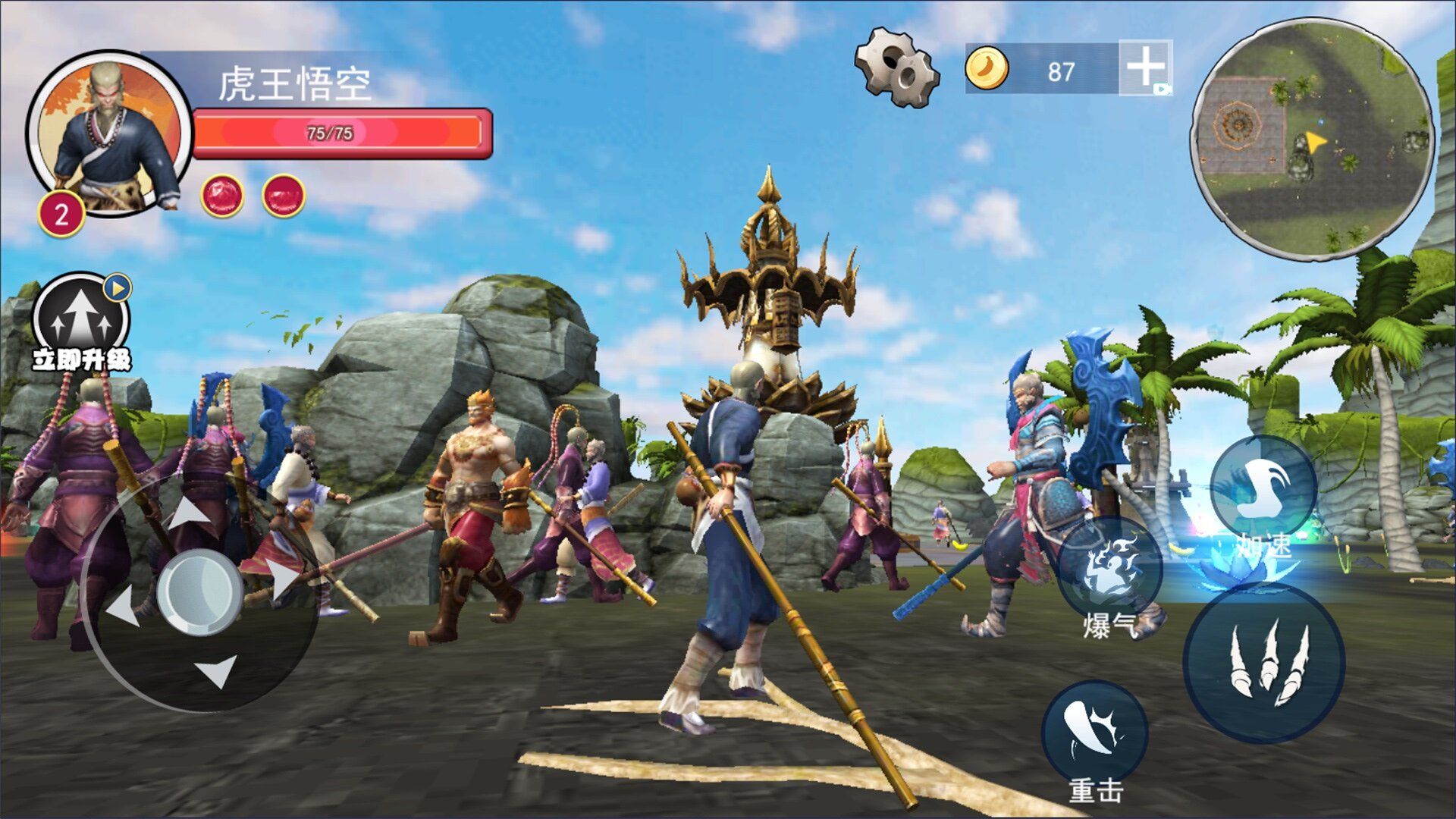1456x819 pixels.
Task: Tap the 立即升級 instant upgrade button
Action: (81, 323)
